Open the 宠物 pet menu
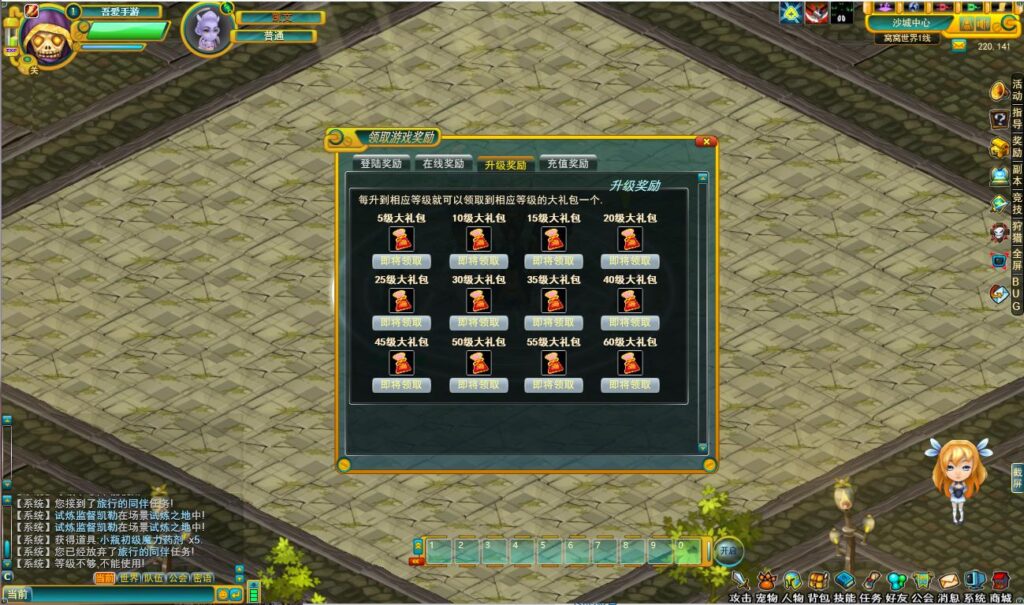 tap(766, 582)
